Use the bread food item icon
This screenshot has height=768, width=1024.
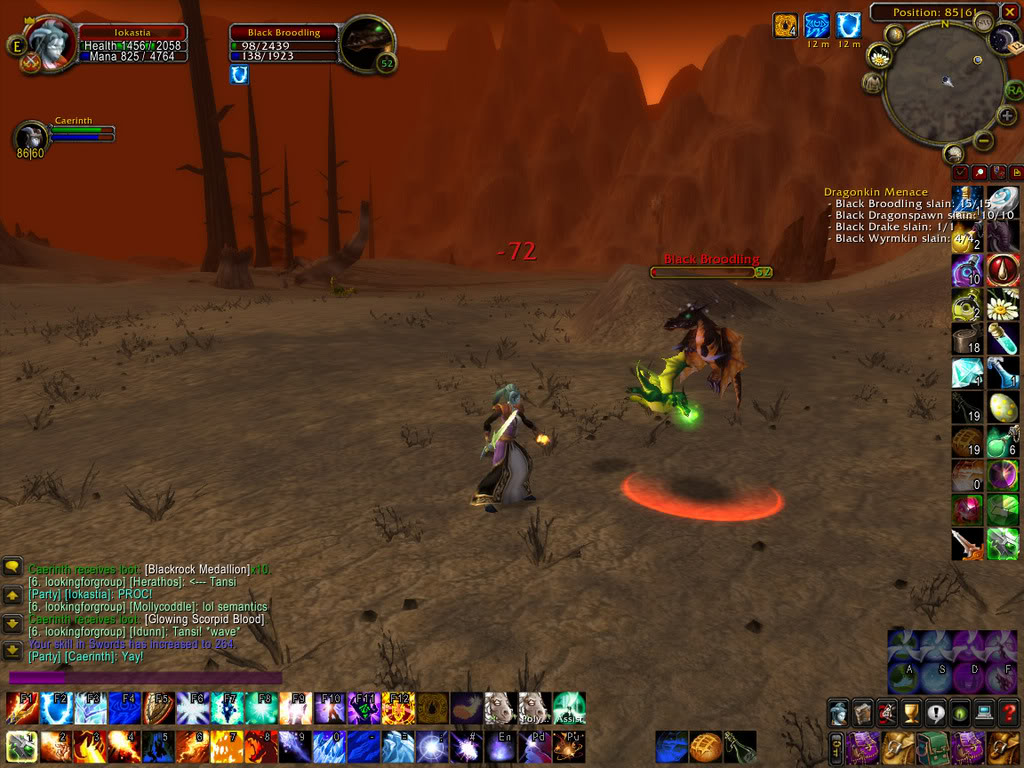(706, 746)
